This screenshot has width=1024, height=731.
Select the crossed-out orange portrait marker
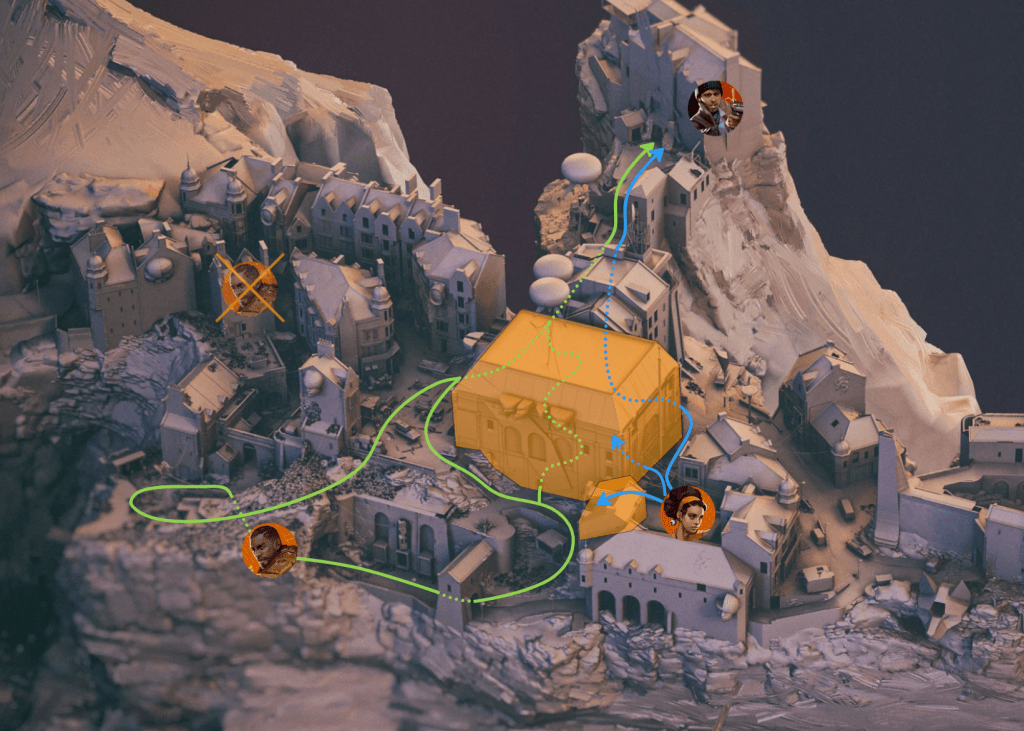click(x=250, y=286)
